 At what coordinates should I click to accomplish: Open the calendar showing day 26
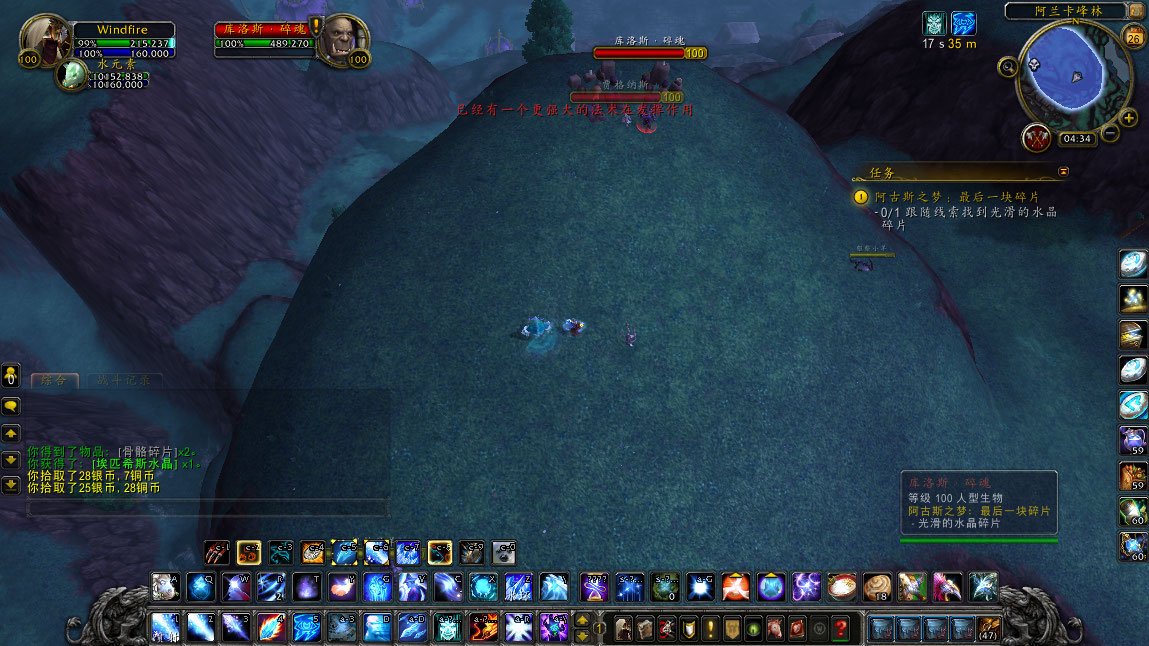click(1134, 38)
